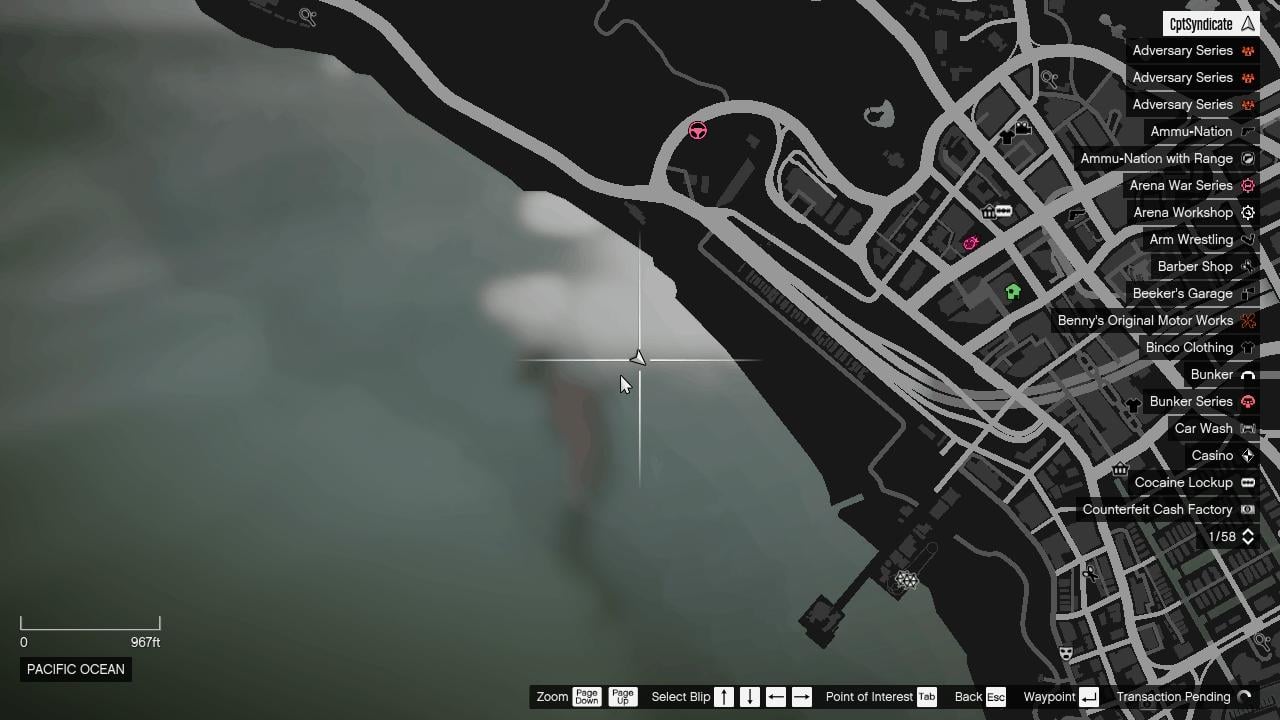Image resolution: width=1280 pixels, height=720 pixels.
Task: Click the up arrow next to the 1/58 counter
Action: (x=1247, y=532)
